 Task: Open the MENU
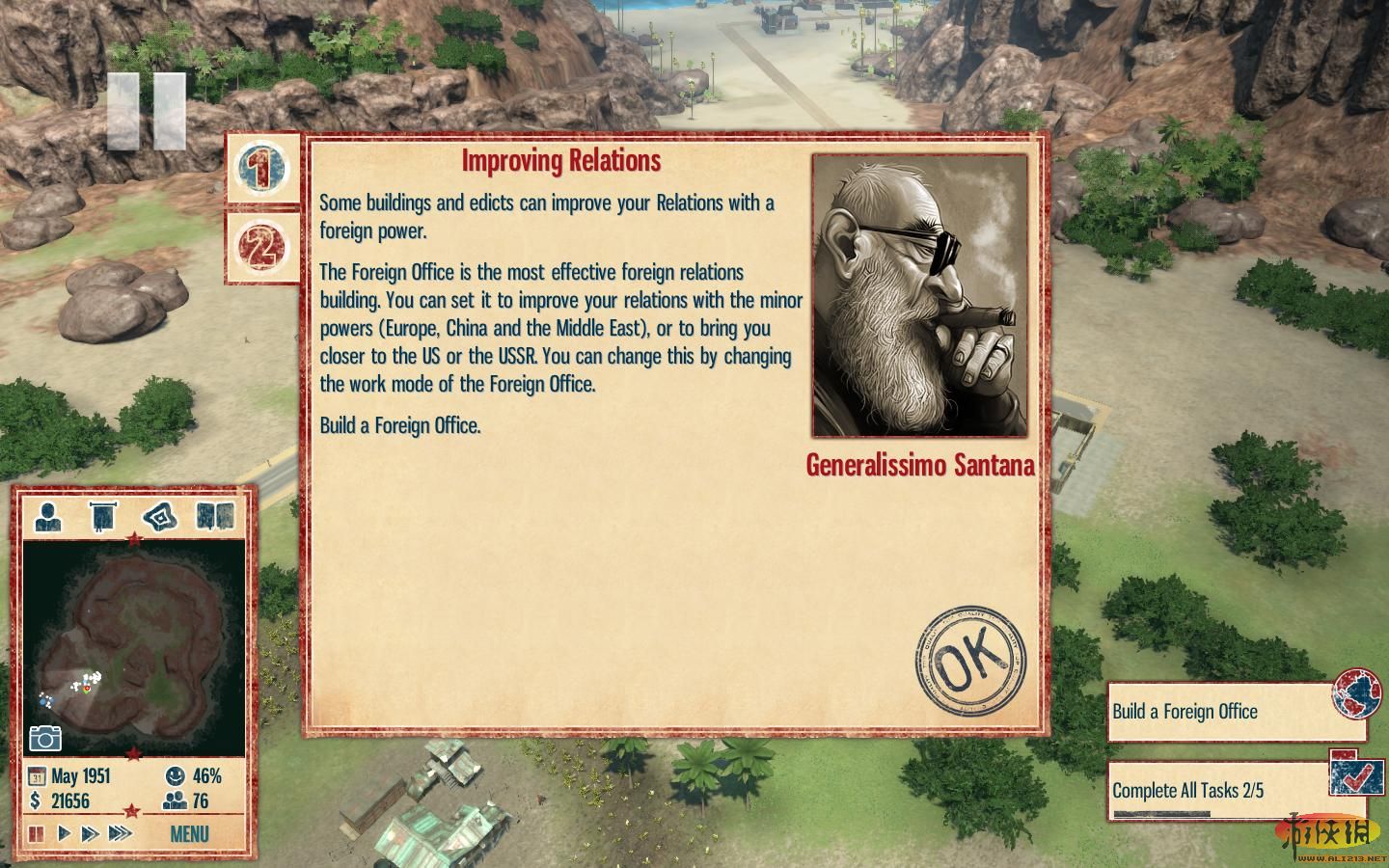click(189, 834)
